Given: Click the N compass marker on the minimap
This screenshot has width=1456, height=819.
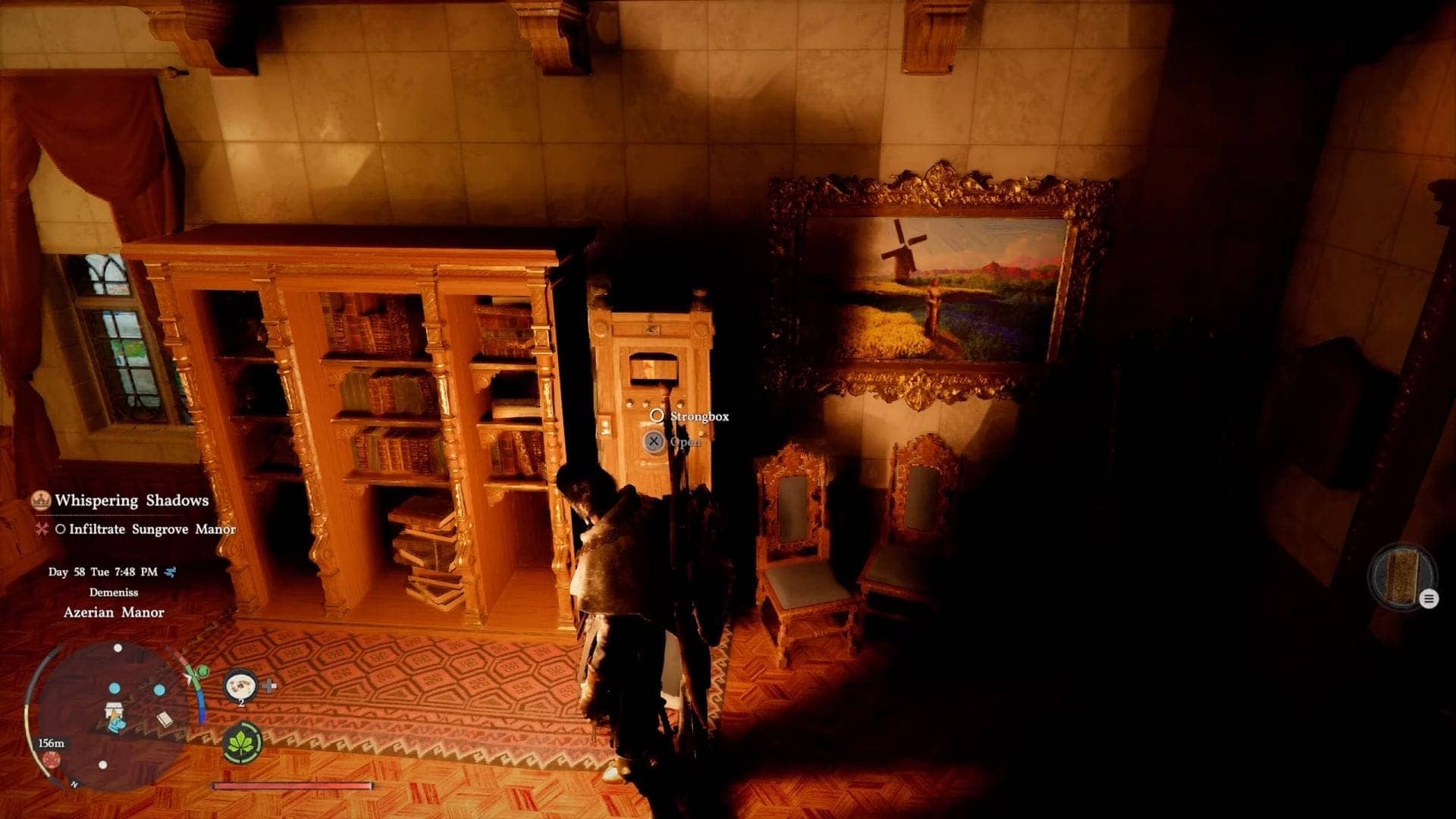Looking at the screenshot, I should (74, 784).
